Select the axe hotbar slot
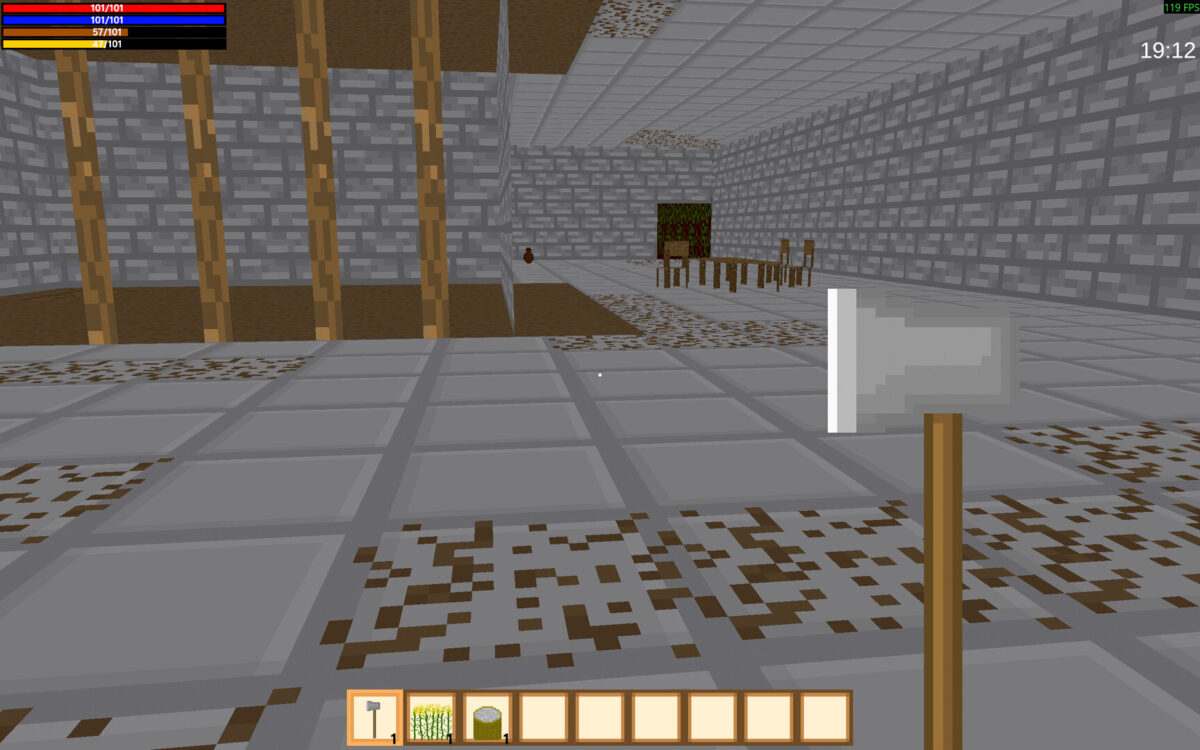Image resolution: width=1200 pixels, height=750 pixels. [x=375, y=718]
